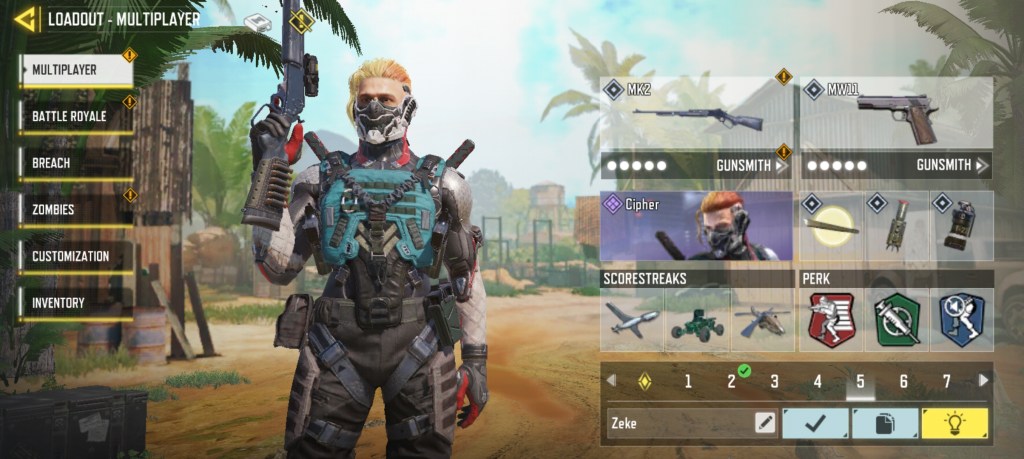The height and width of the screenshot is (459, 1024).
Task: Select the green perk icon
Action: coord(897,320)
